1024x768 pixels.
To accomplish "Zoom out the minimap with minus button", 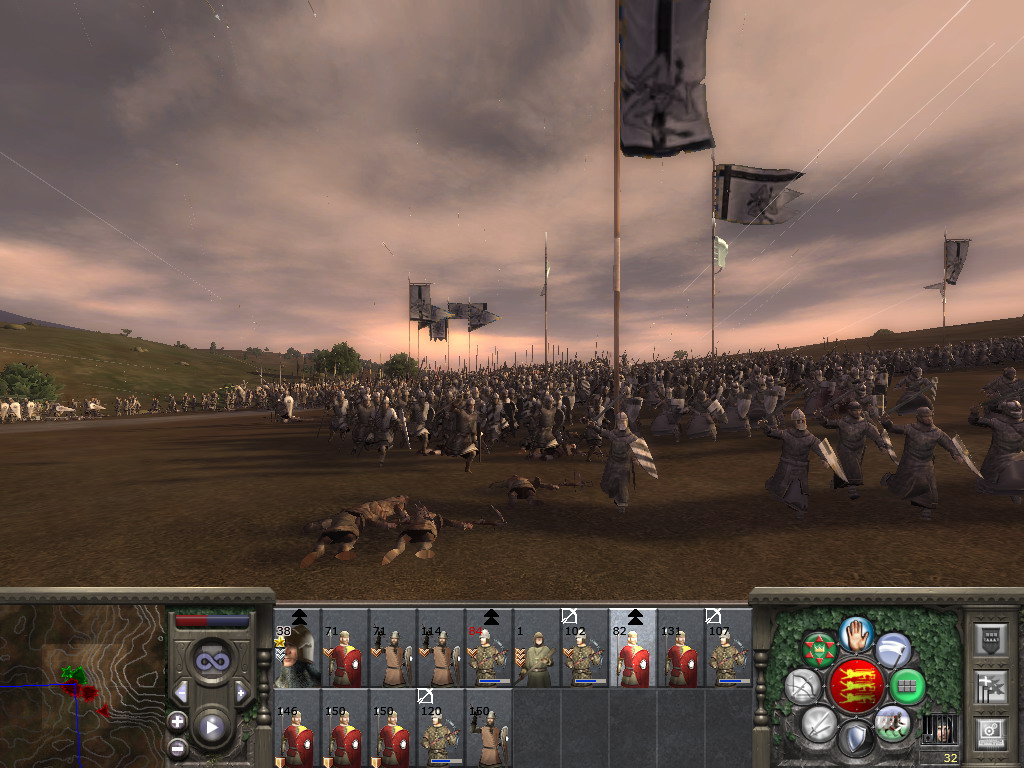I will (x=177, y=746).
